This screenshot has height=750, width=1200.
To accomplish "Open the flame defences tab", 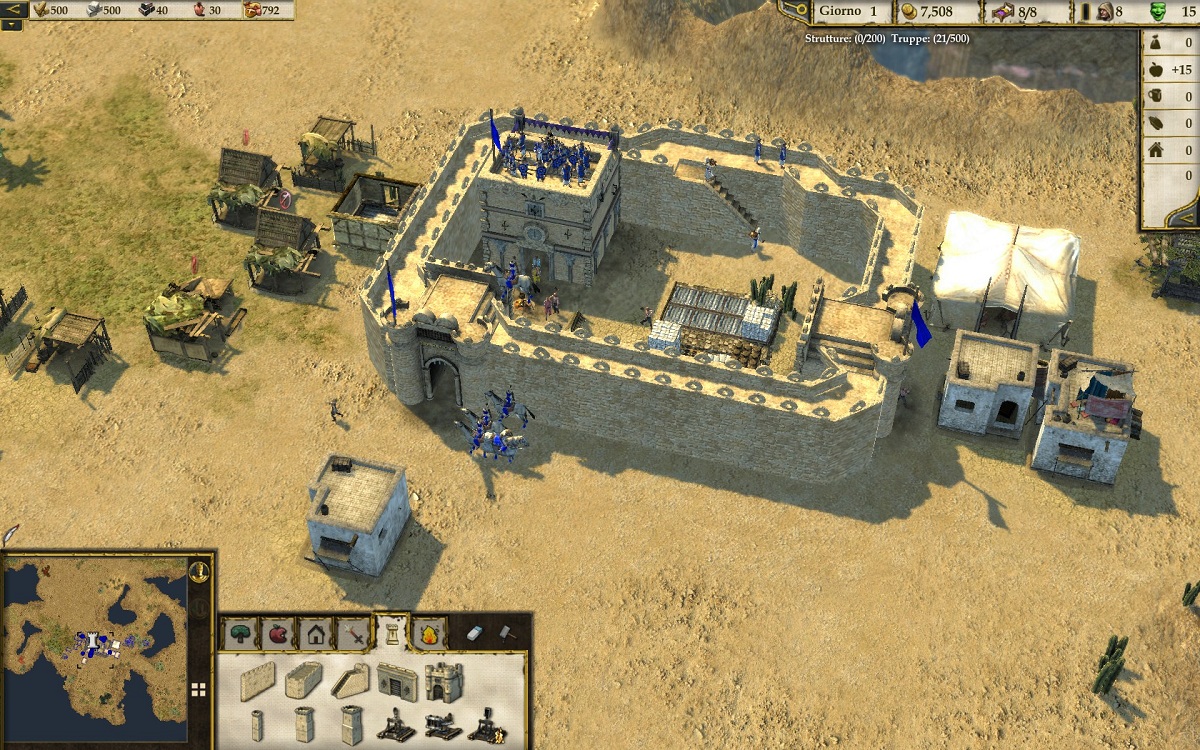I will click(x=429, y=633).
